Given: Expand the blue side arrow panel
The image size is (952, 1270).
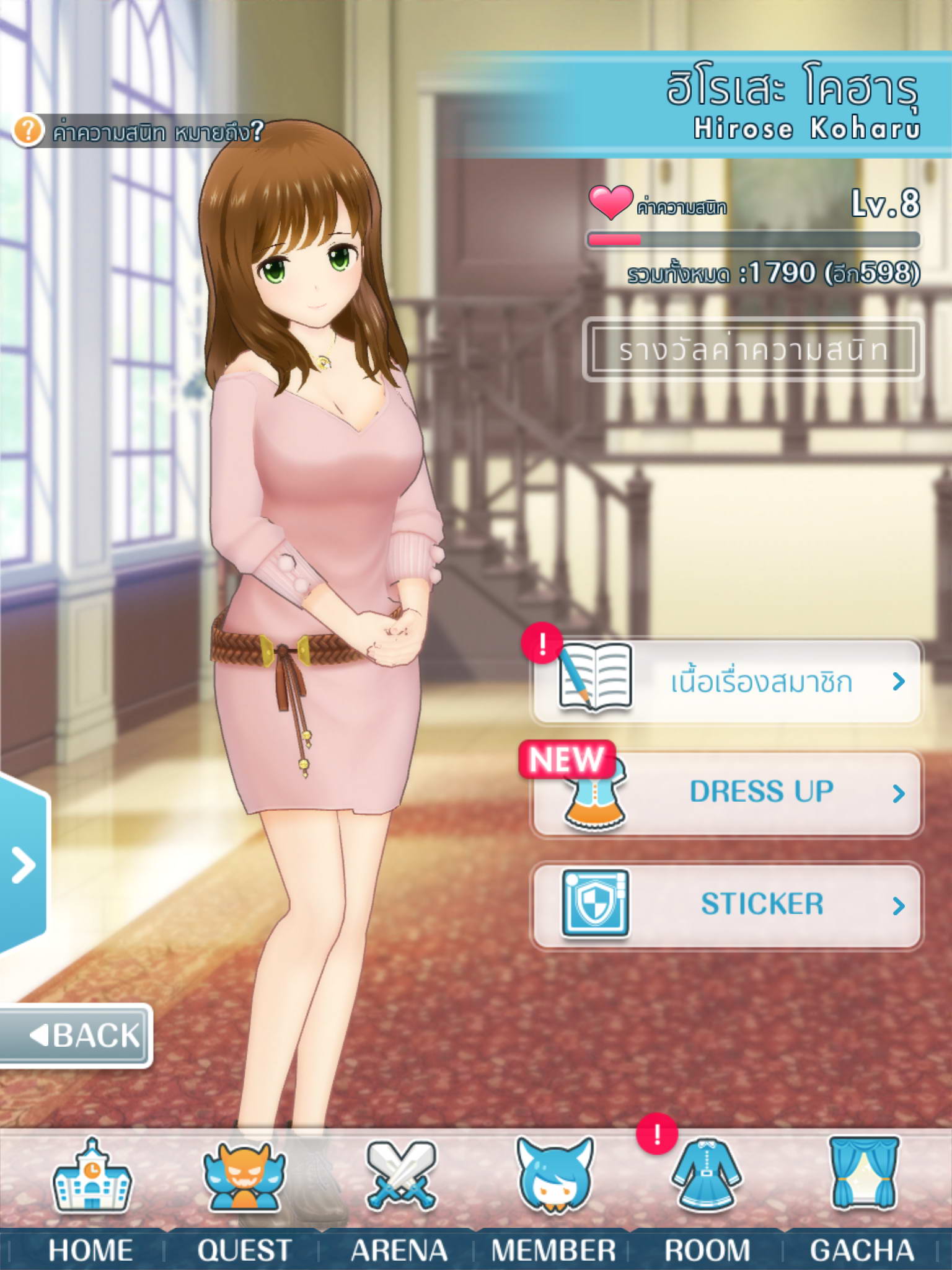Looking at the screenshot, I should [23, 864].
